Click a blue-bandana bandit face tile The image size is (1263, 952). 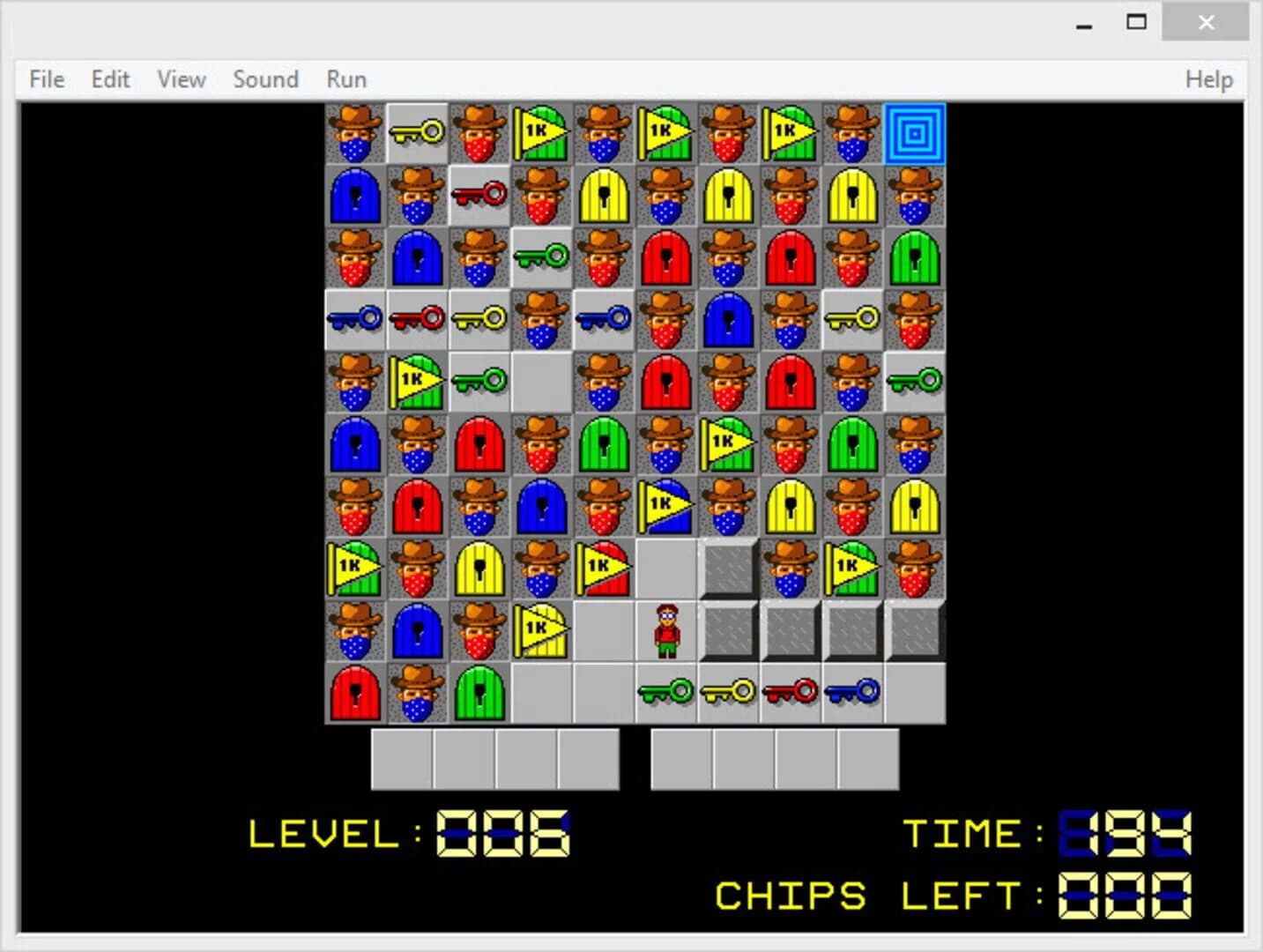tap(354, 133)
